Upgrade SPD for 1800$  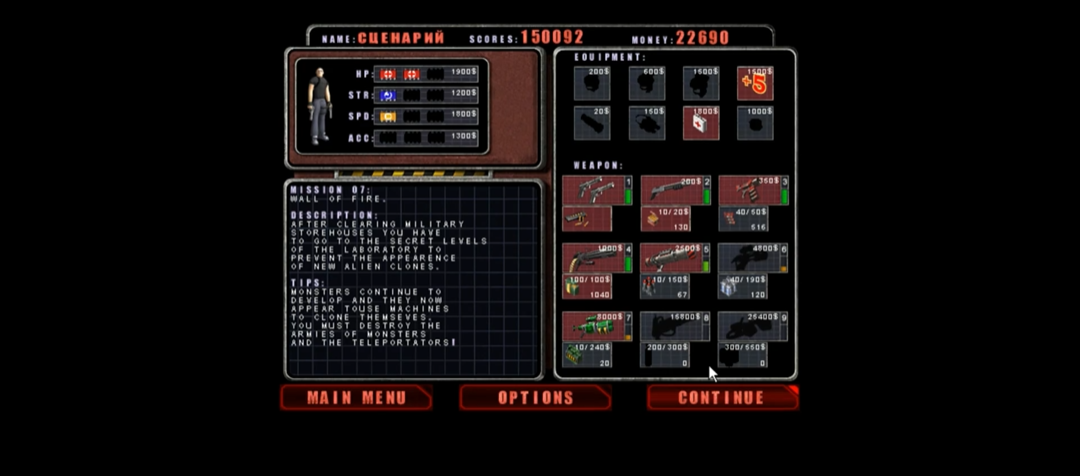tap(463, 115)
